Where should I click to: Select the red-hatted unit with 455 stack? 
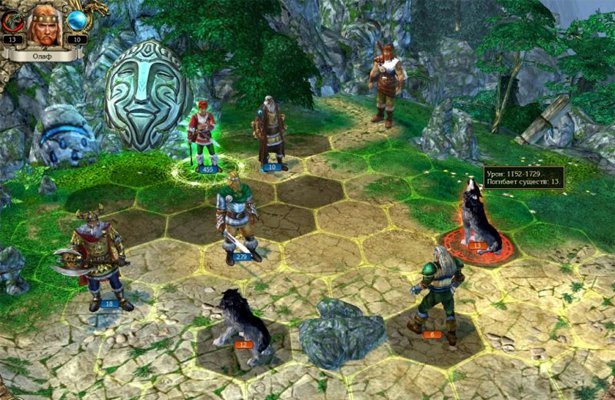coord(204,135)
